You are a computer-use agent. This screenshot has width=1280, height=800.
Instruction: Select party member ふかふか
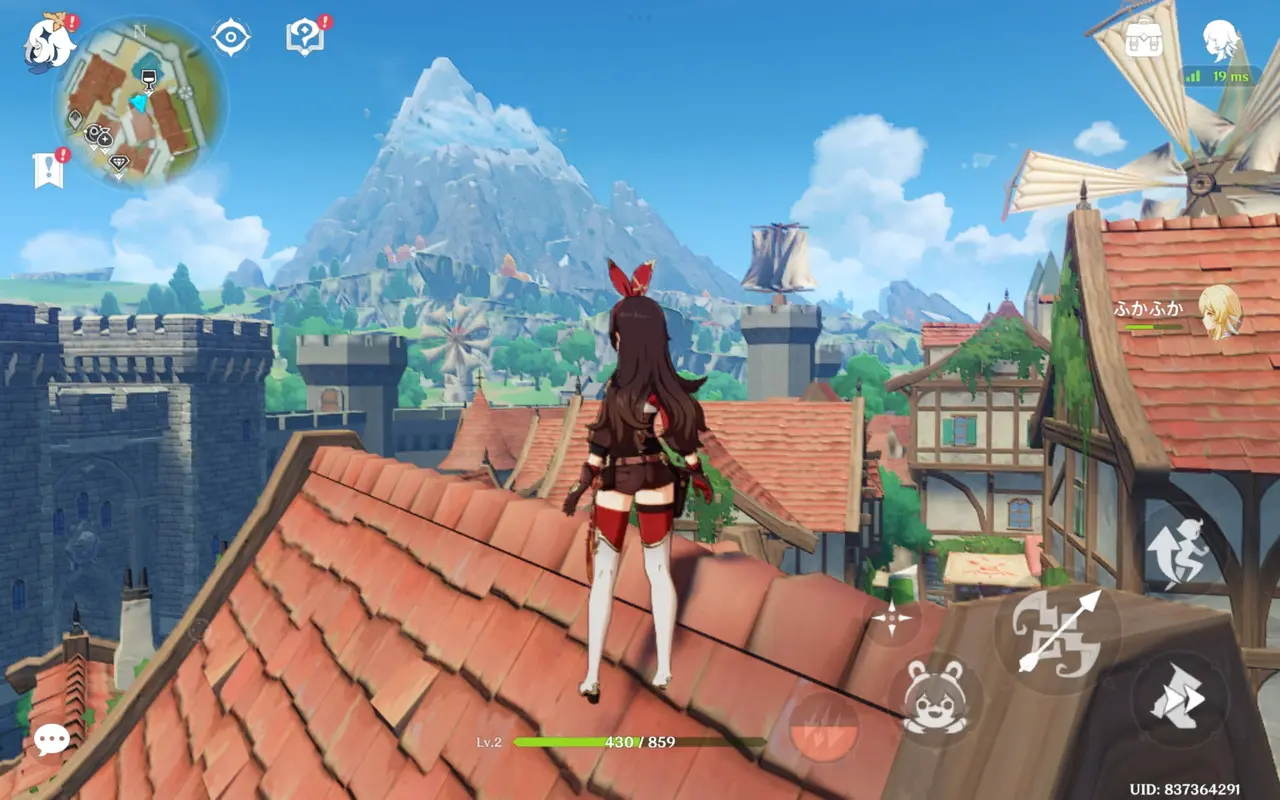point(1218,310)
